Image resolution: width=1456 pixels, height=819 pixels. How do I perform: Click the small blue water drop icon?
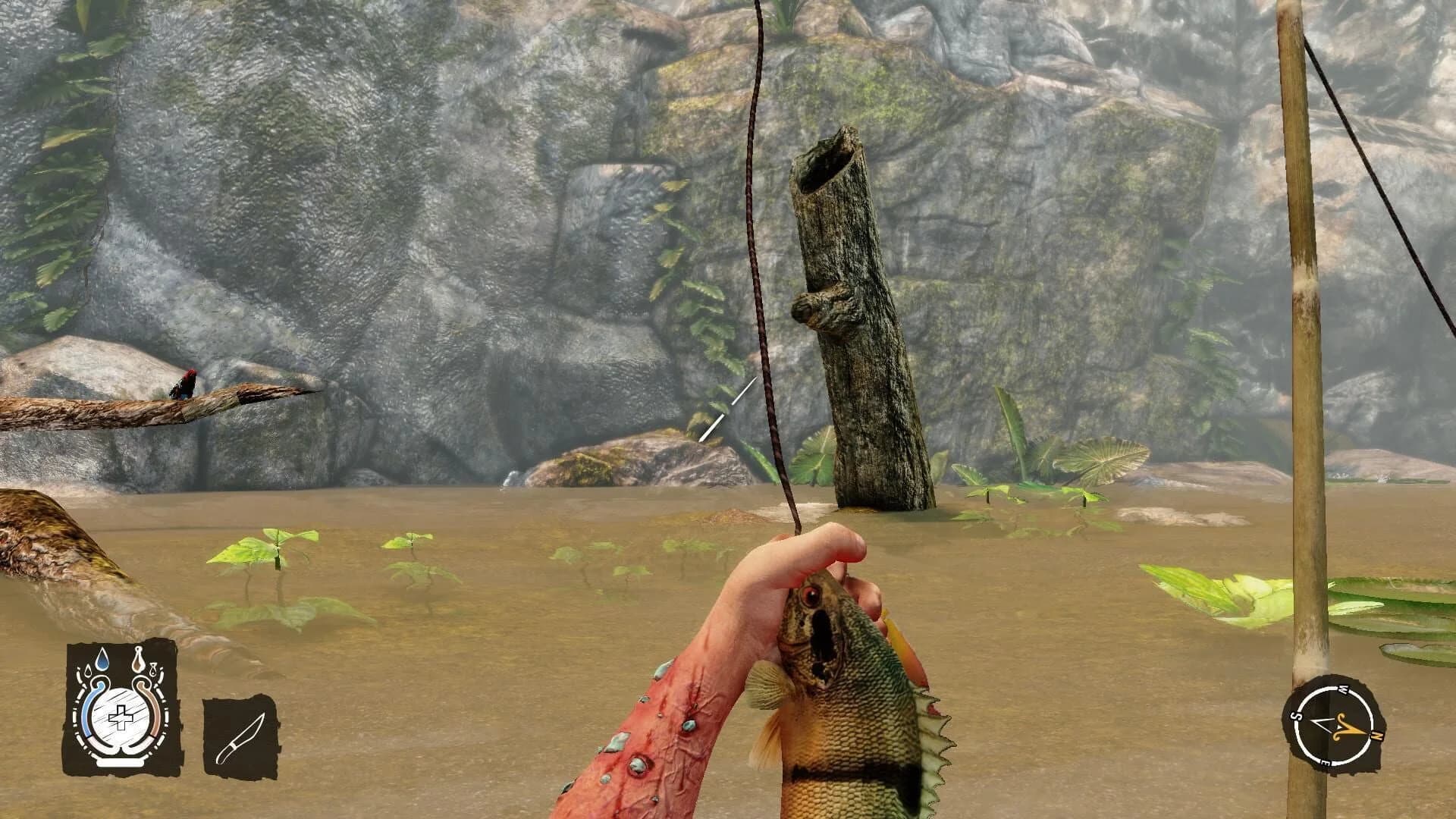[x=88, y=670]
